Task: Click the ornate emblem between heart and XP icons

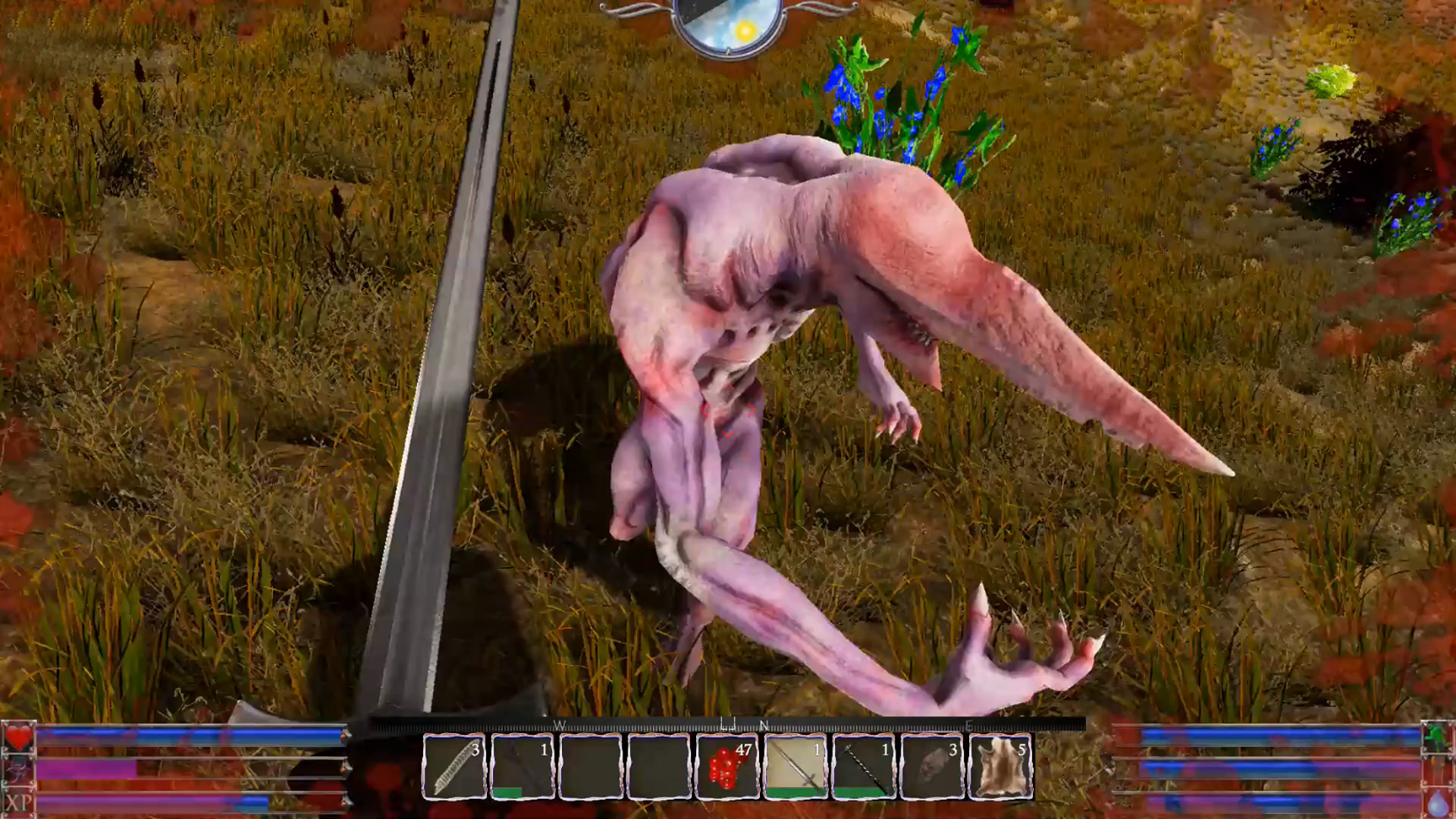Action: click(x=19, y=769)
